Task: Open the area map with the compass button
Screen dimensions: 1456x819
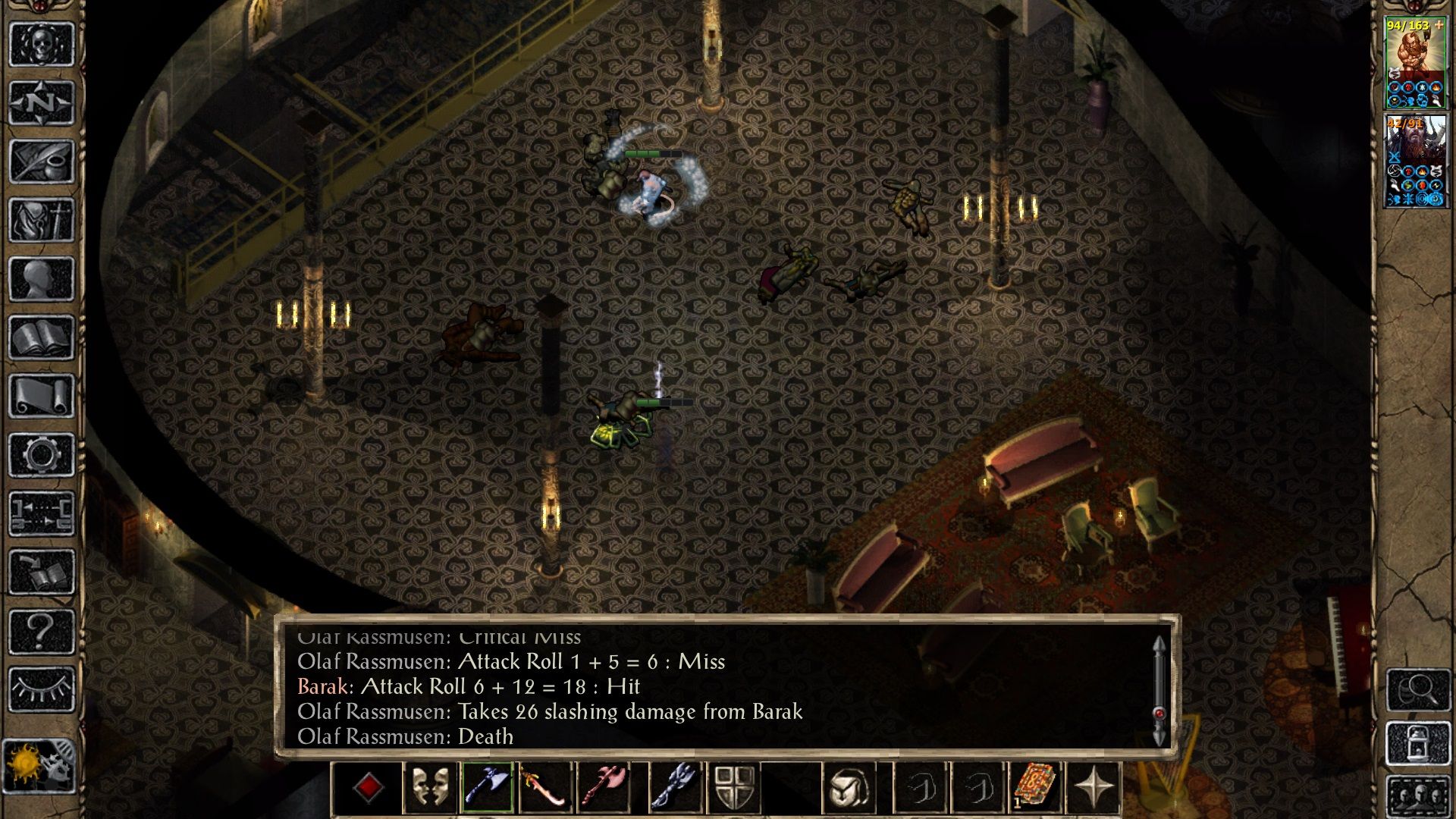Action: tap(42, 102)
